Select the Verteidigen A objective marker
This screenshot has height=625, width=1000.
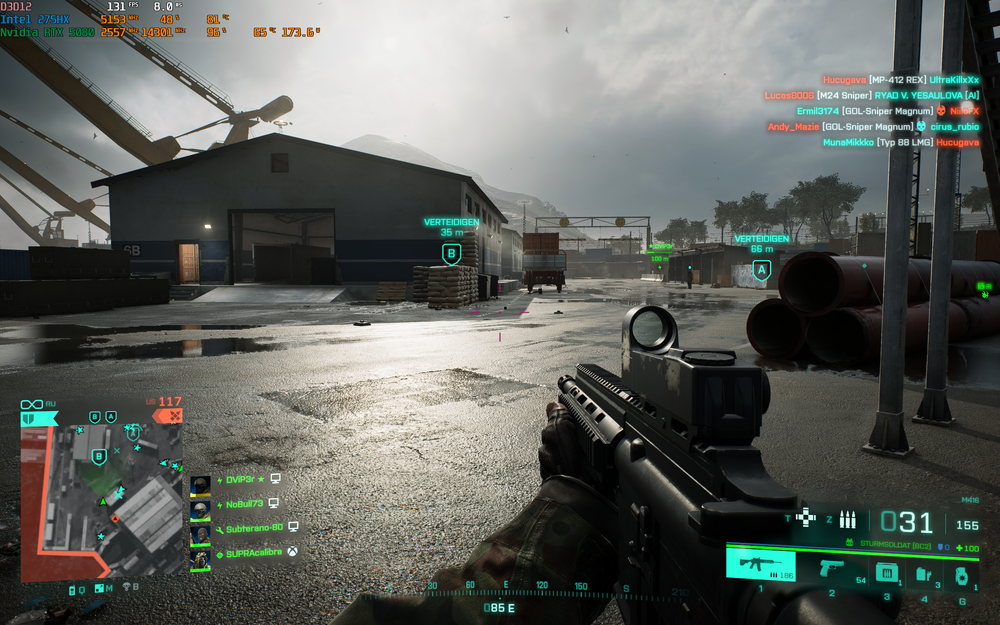click(762, 269)
